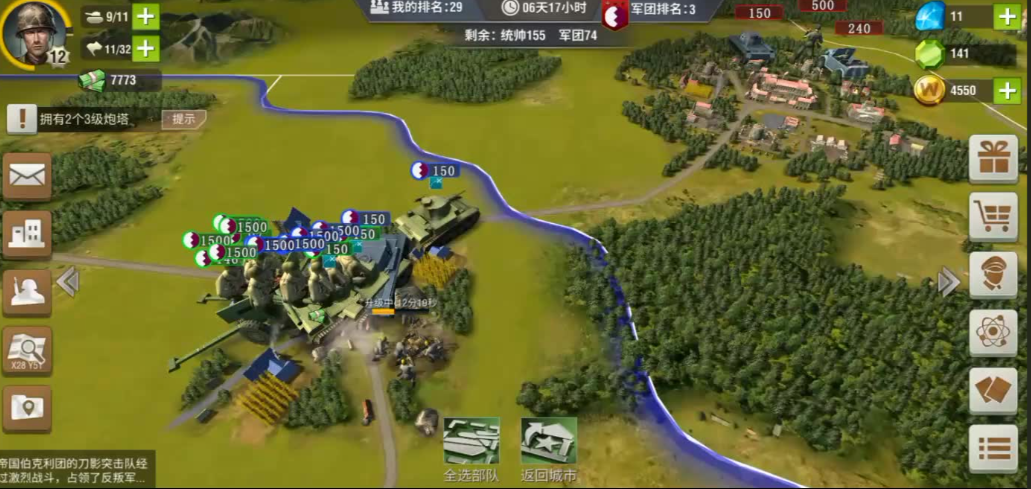The image size is (1031, 489).
Task: Open the map coordinate search
Action: [27, 350]
